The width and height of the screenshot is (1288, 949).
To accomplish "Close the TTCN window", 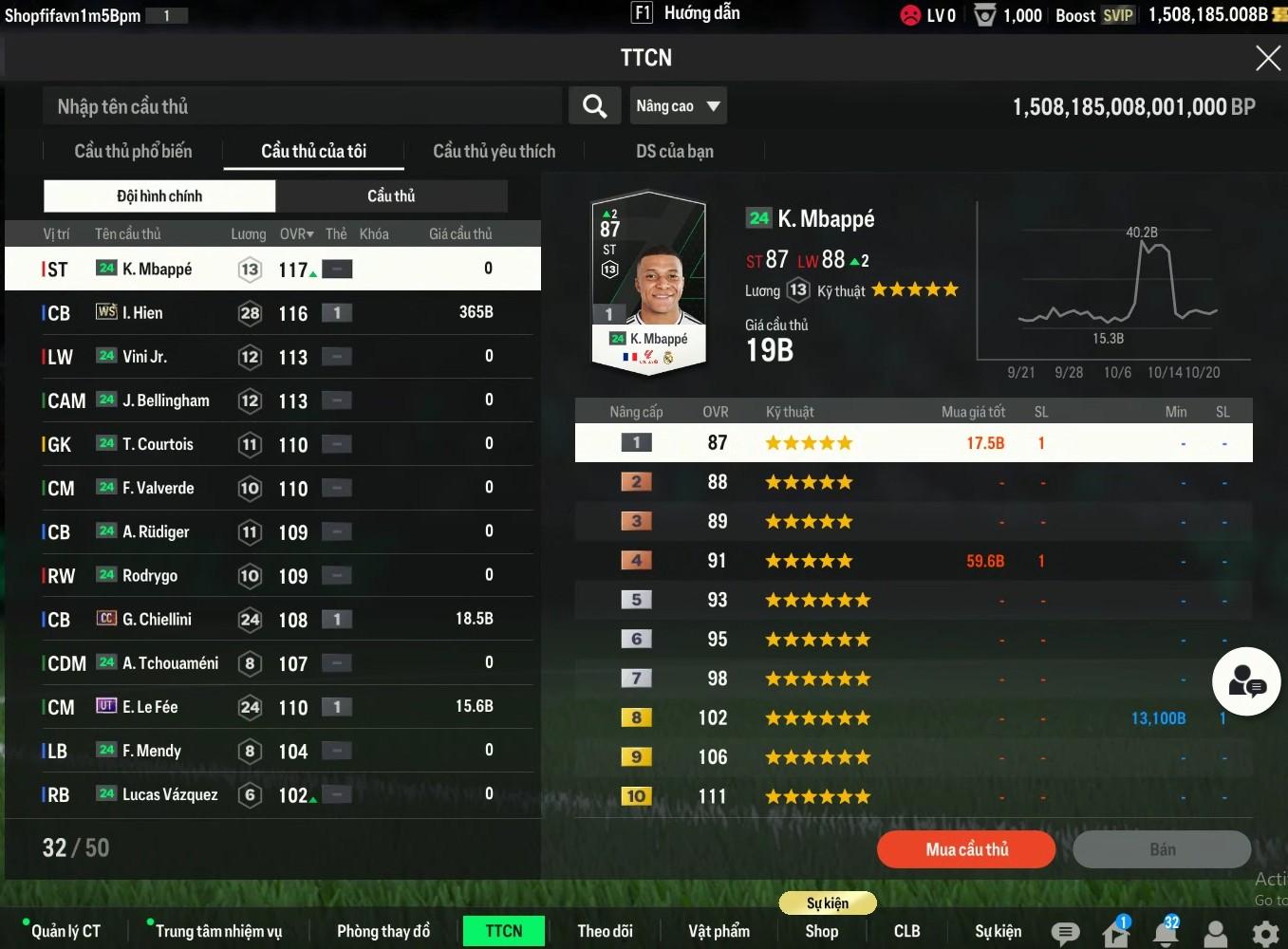I will pyautogui.click(x=1267, y=59).
